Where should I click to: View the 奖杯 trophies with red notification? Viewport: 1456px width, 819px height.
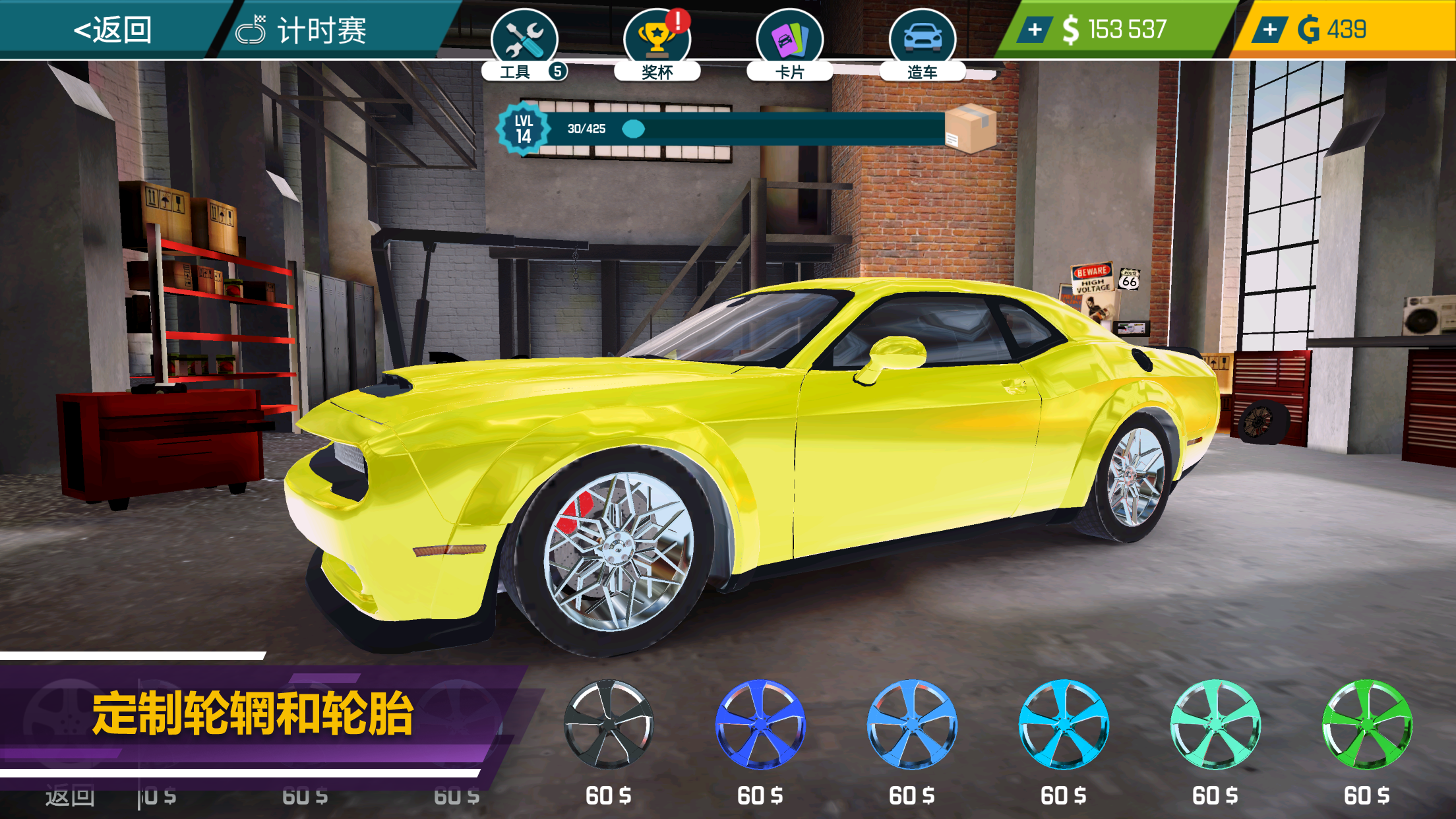click(x=656, y=36)
